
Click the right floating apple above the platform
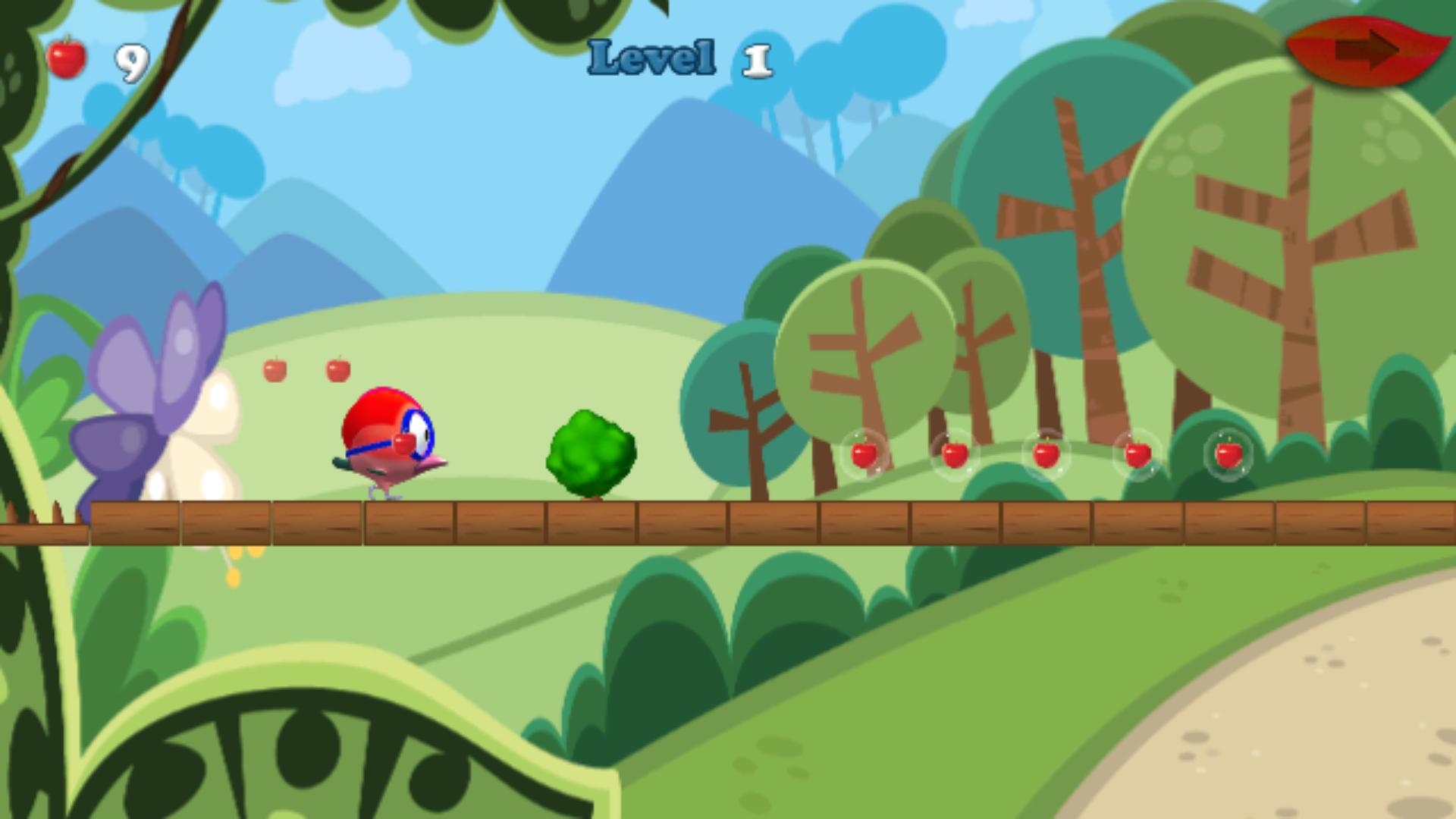(339, 369)
